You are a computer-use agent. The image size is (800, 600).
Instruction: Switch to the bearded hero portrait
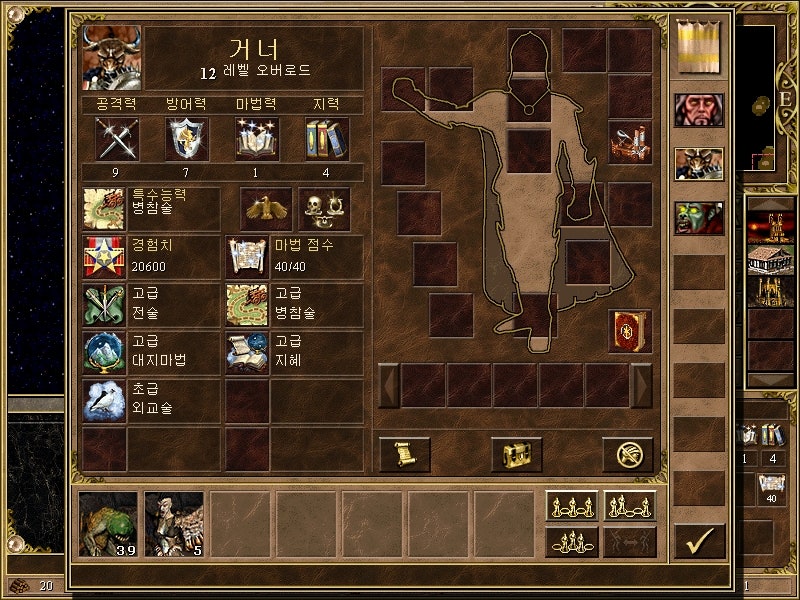699,110
